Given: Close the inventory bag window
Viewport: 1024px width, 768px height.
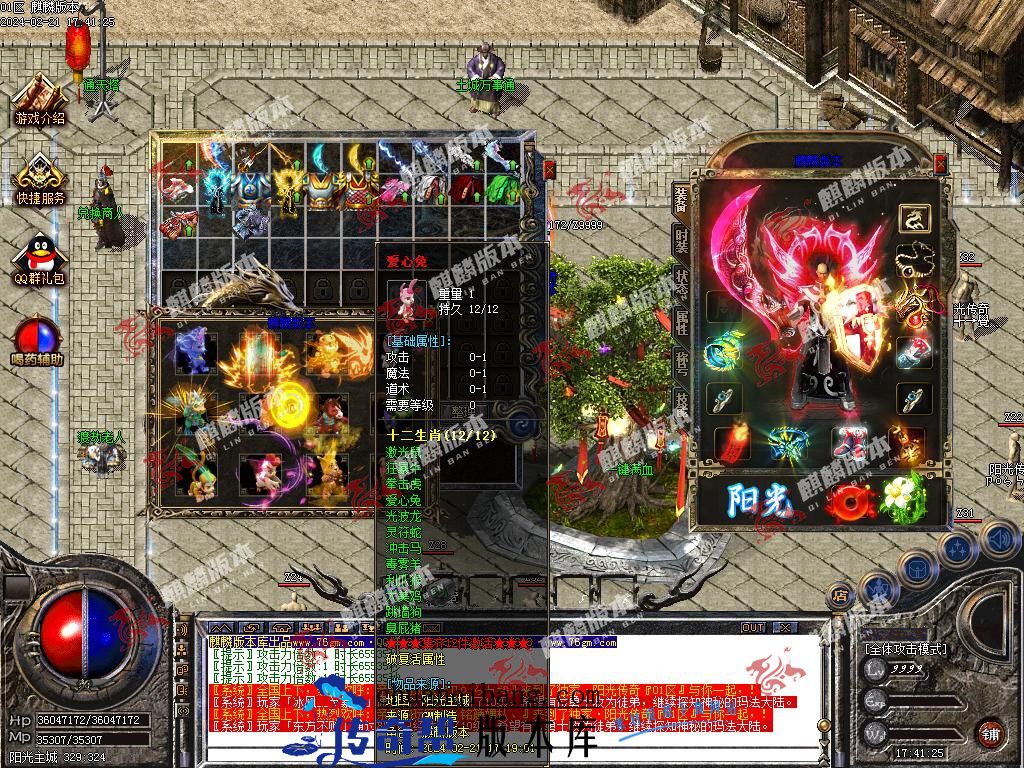Looking at the screenshot, I should pos(549,170).
